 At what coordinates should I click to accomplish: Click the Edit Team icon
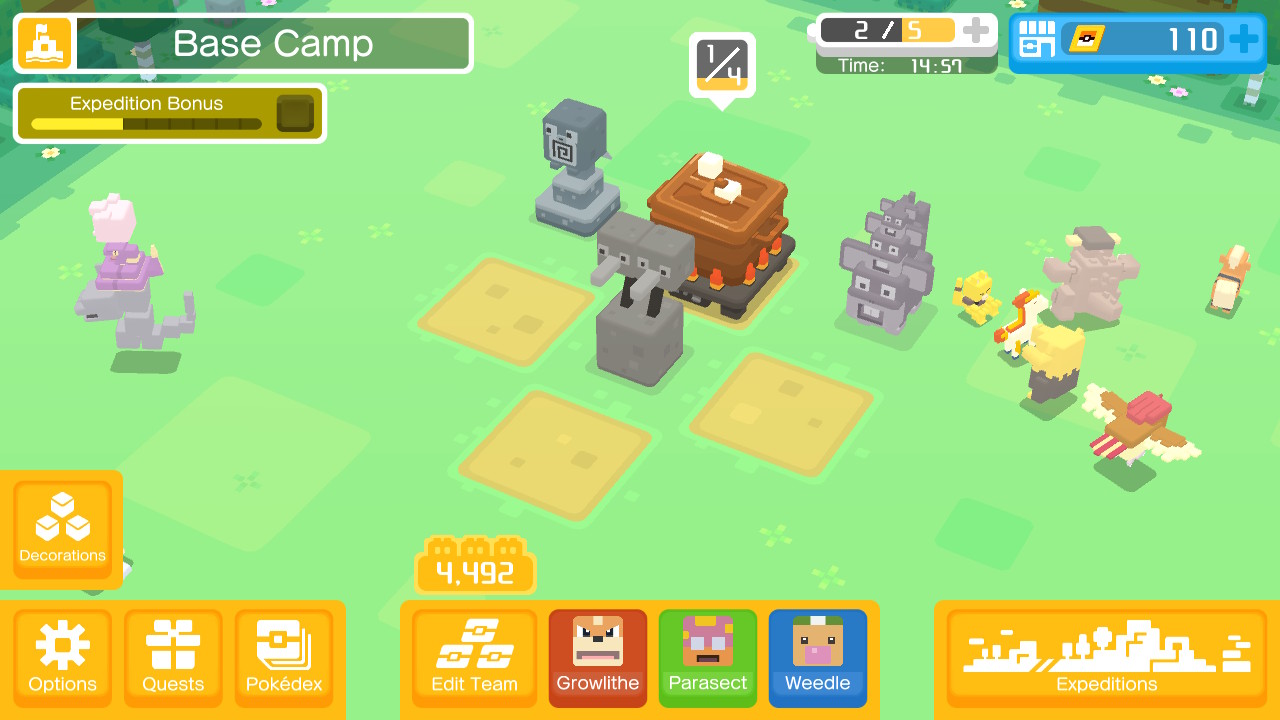coord(473,655)
